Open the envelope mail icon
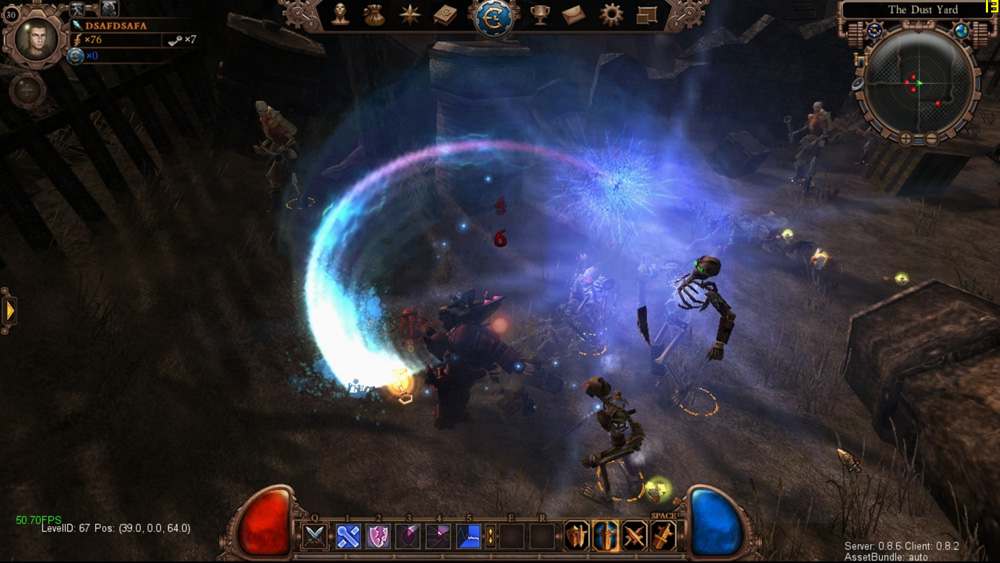Image resolution: width=1000 pixels, height=563 pixels. coord(574,14)
